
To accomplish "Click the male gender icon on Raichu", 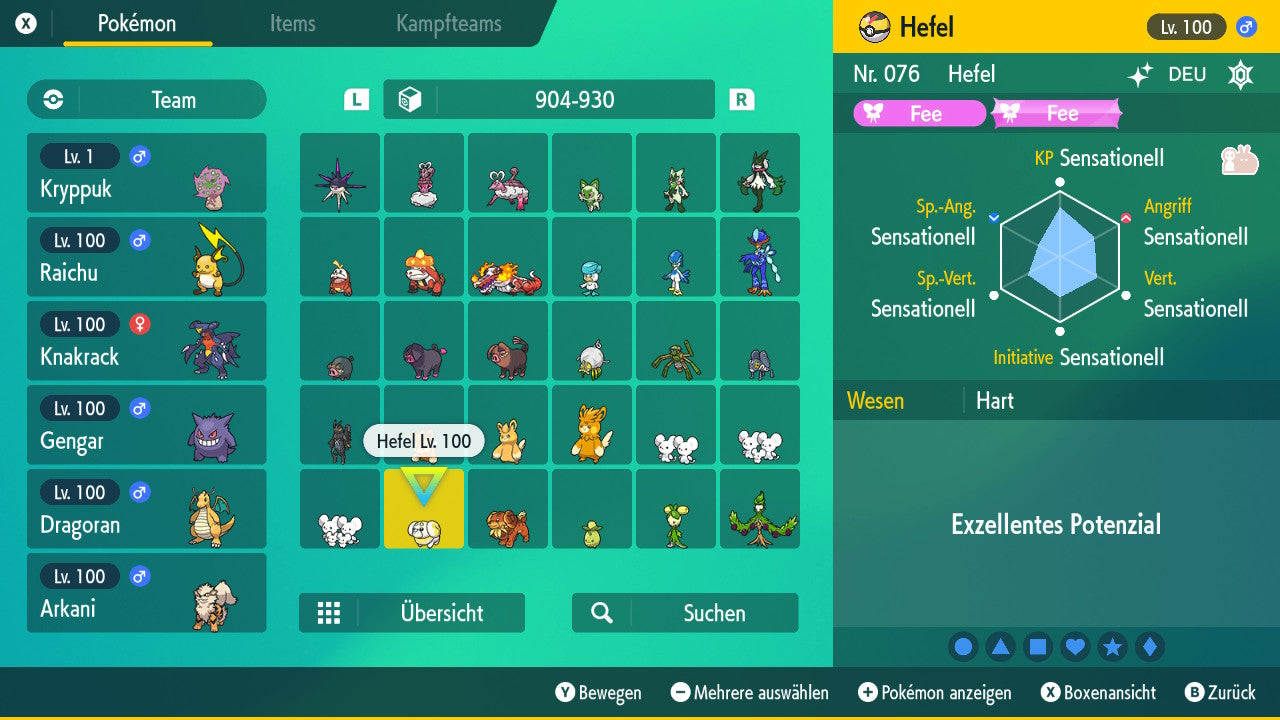I will point(138,240).
